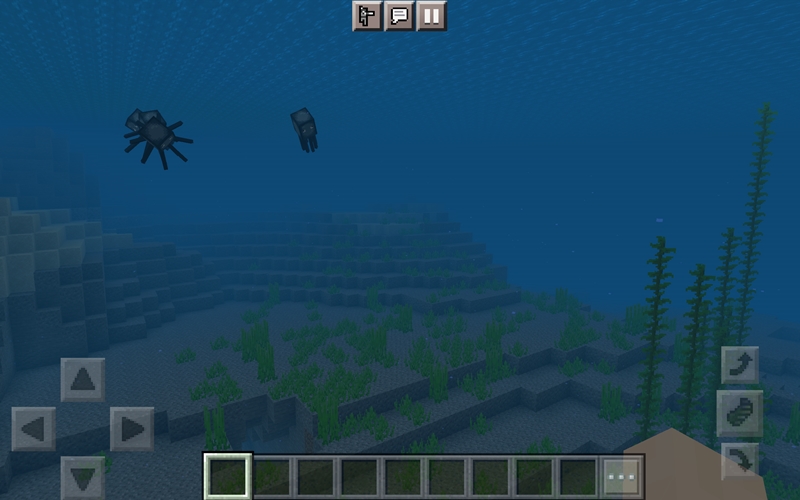Image resolution: width=800 pixels, height=500 pixels.
Task: Open the chat window
Action: coord(399,16)
